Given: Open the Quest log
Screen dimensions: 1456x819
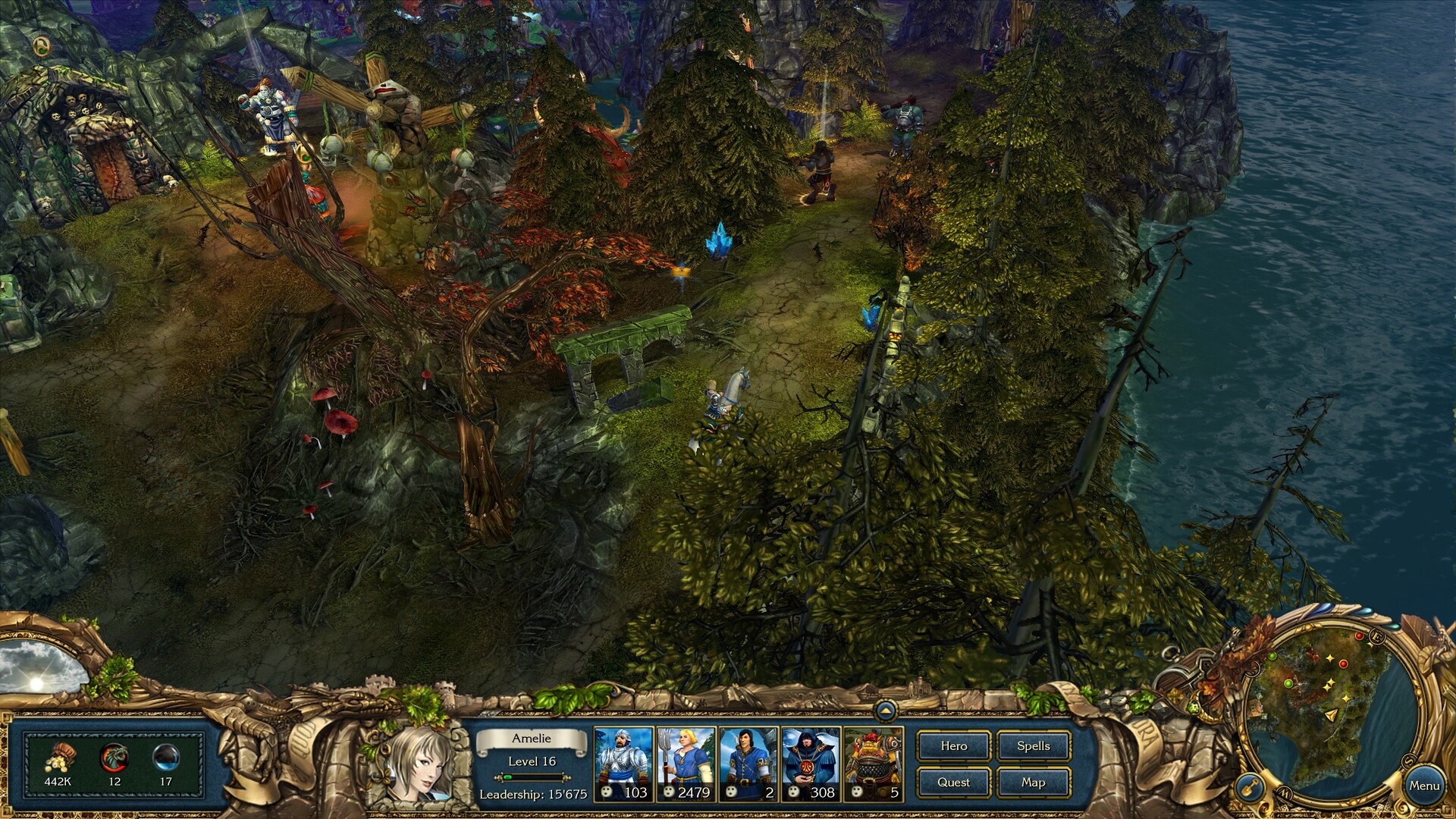Looking at the screenshot, I should point(953,782).
